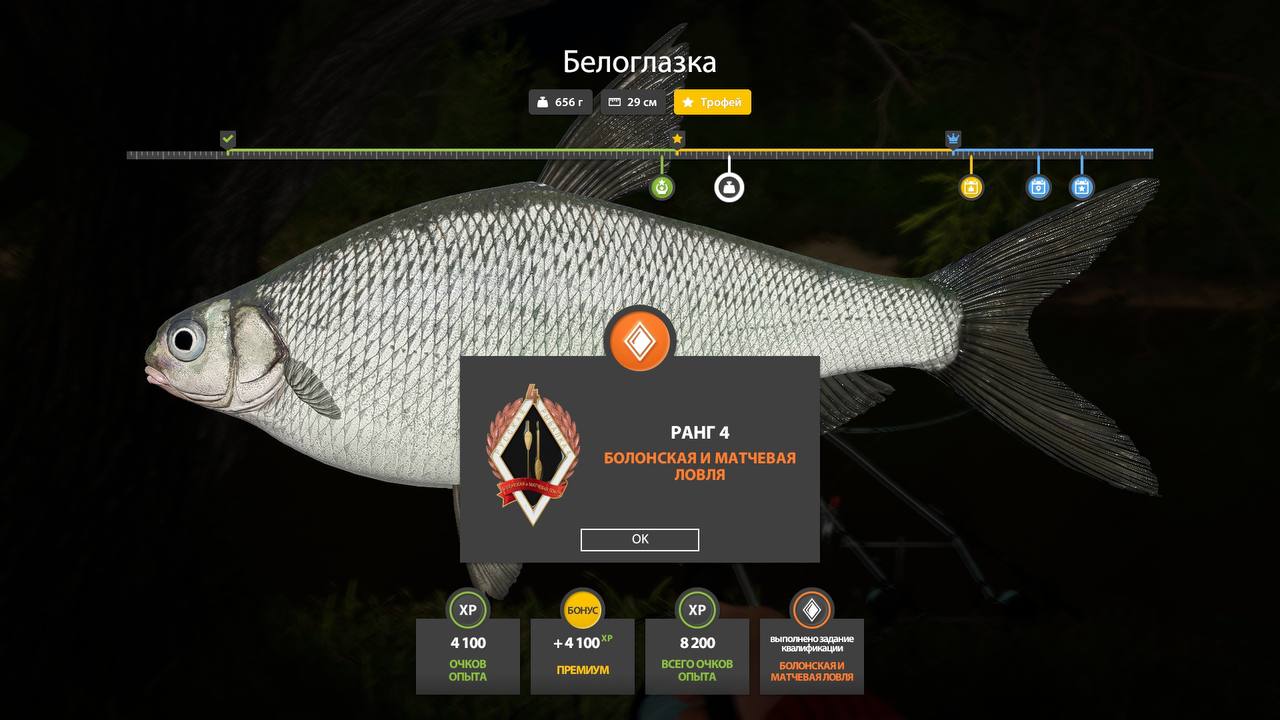Click the green checkmark flag on the scale
This screenshot has height=720, width=1280.
pyautogui.click(x=228, y=139)
